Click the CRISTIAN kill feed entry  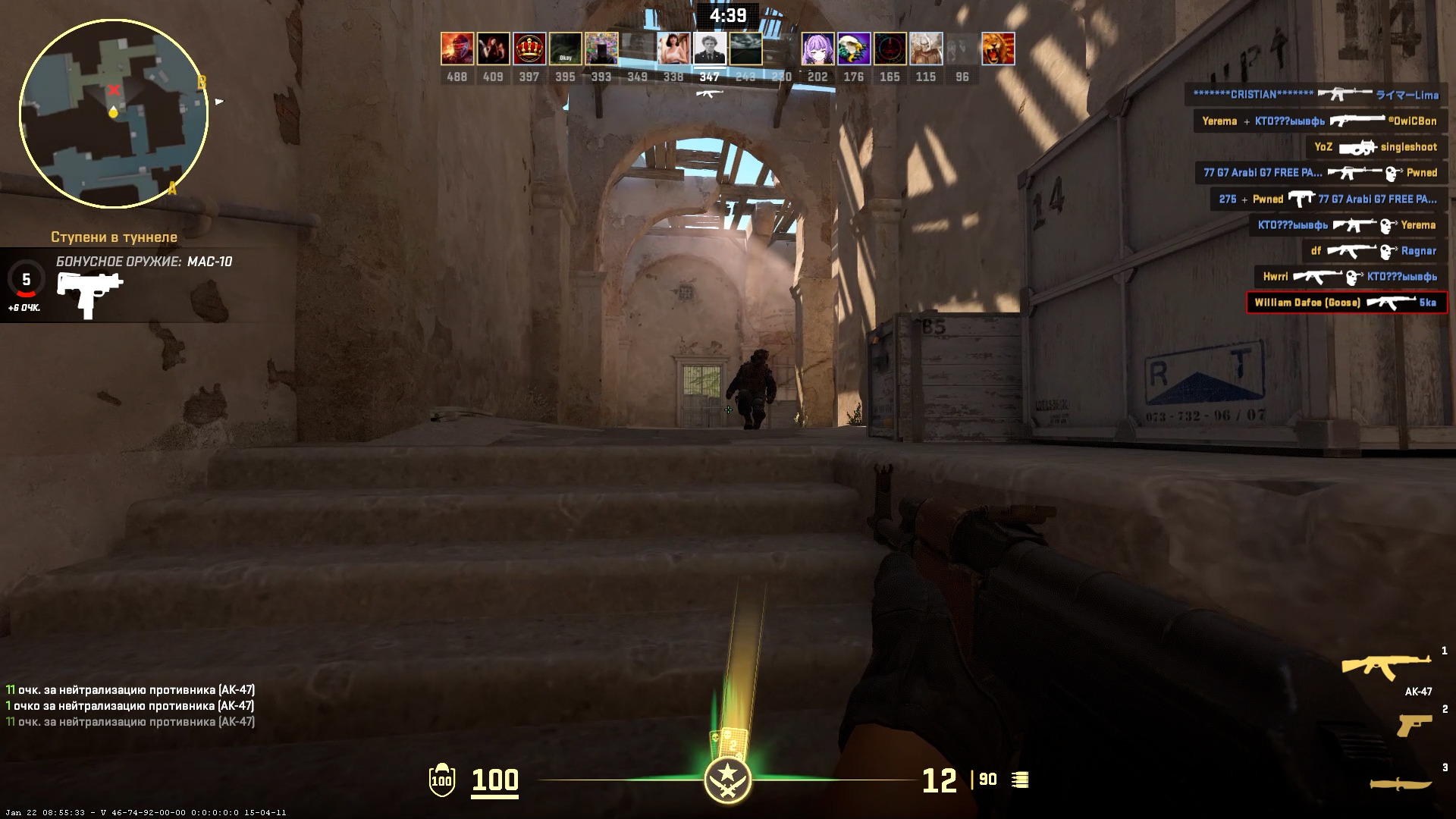(x=1316, y=95)
